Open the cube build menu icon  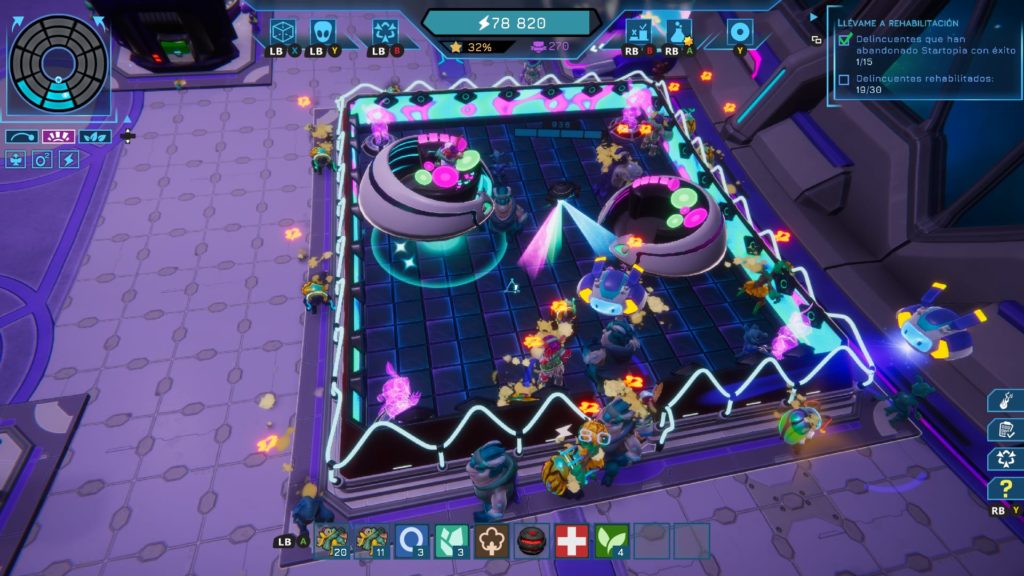[283, 31]
